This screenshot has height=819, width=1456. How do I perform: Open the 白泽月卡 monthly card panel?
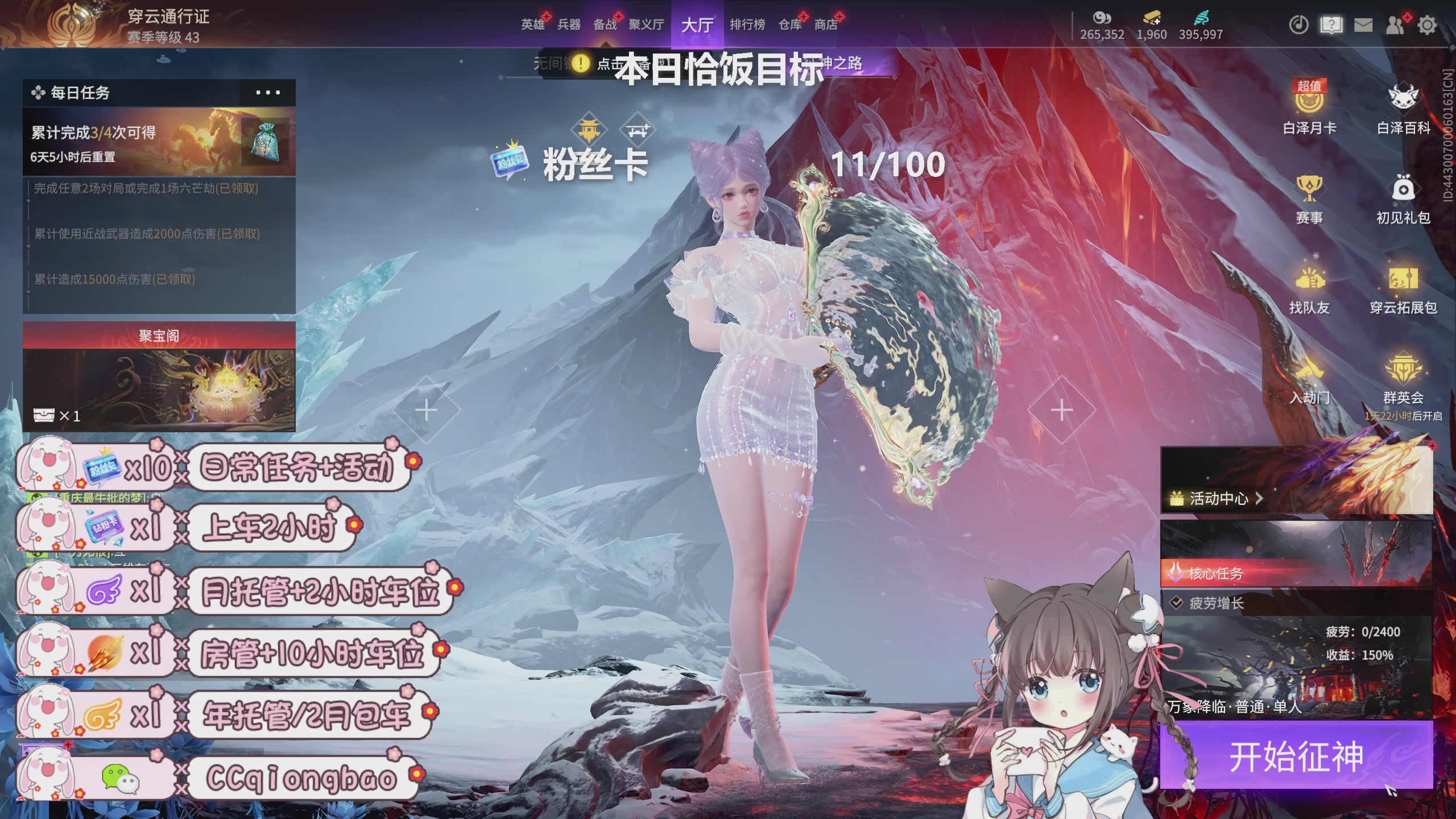[1309, 108]
